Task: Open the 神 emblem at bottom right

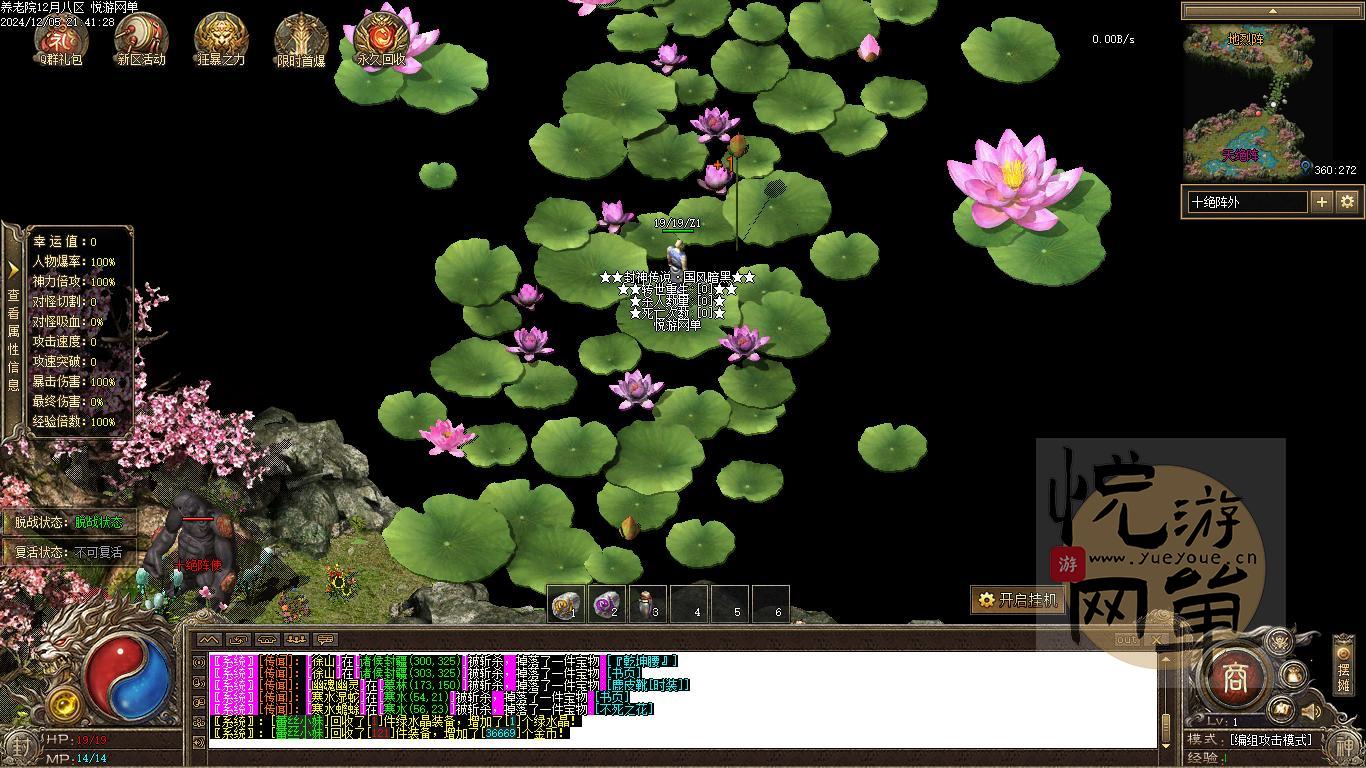Action: [x=1346, y=744]
